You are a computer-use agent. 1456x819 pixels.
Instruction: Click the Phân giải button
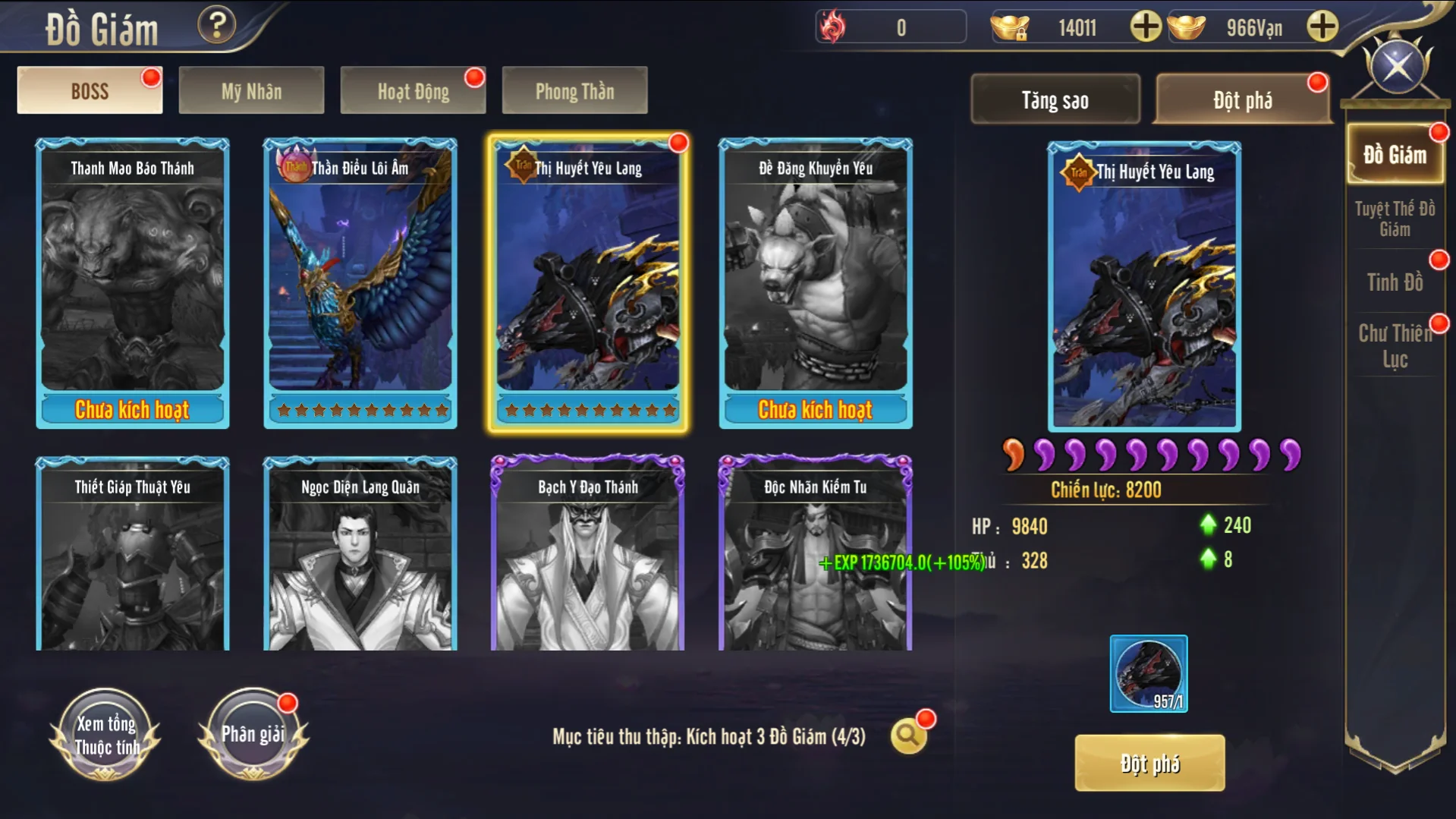(253, 735)
